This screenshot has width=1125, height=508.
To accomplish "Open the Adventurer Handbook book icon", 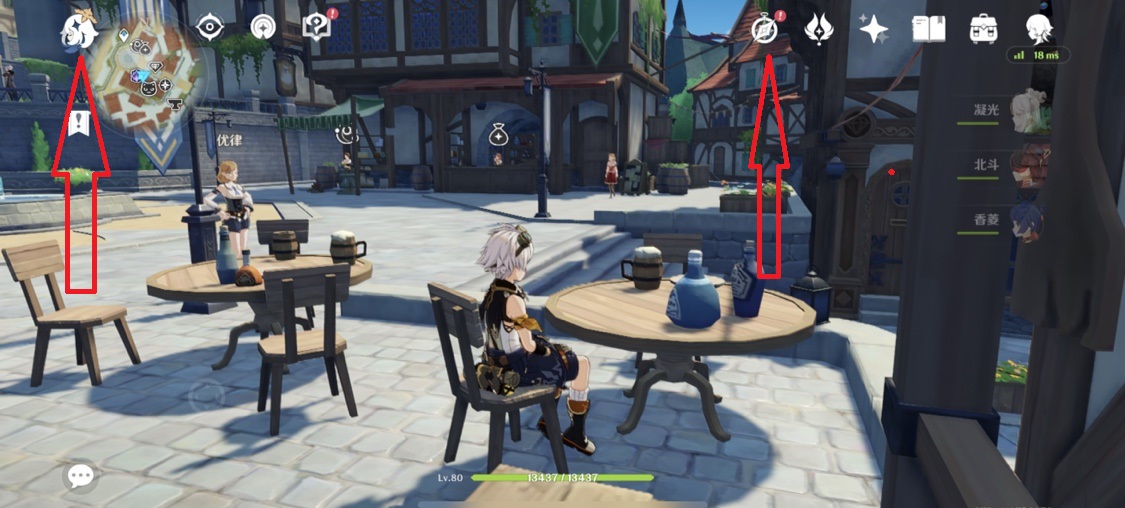I will point(928,29).
